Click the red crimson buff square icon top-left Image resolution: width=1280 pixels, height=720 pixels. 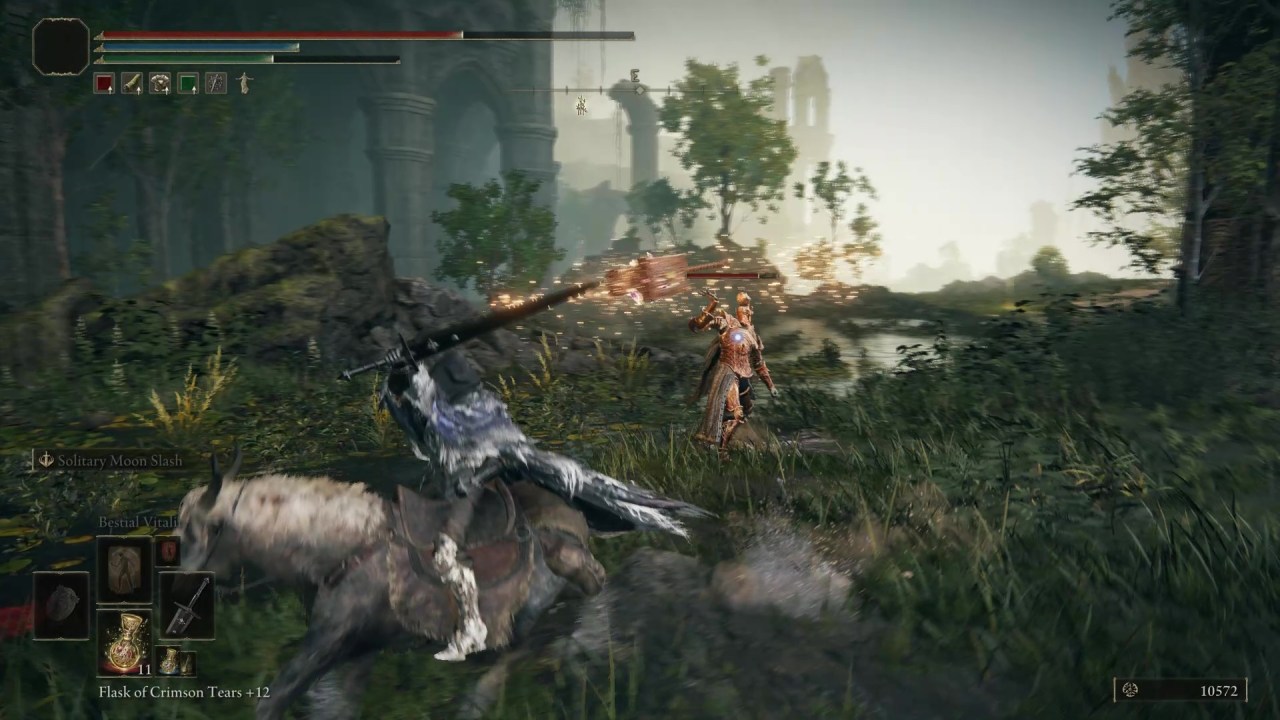[x=105, y=83]
